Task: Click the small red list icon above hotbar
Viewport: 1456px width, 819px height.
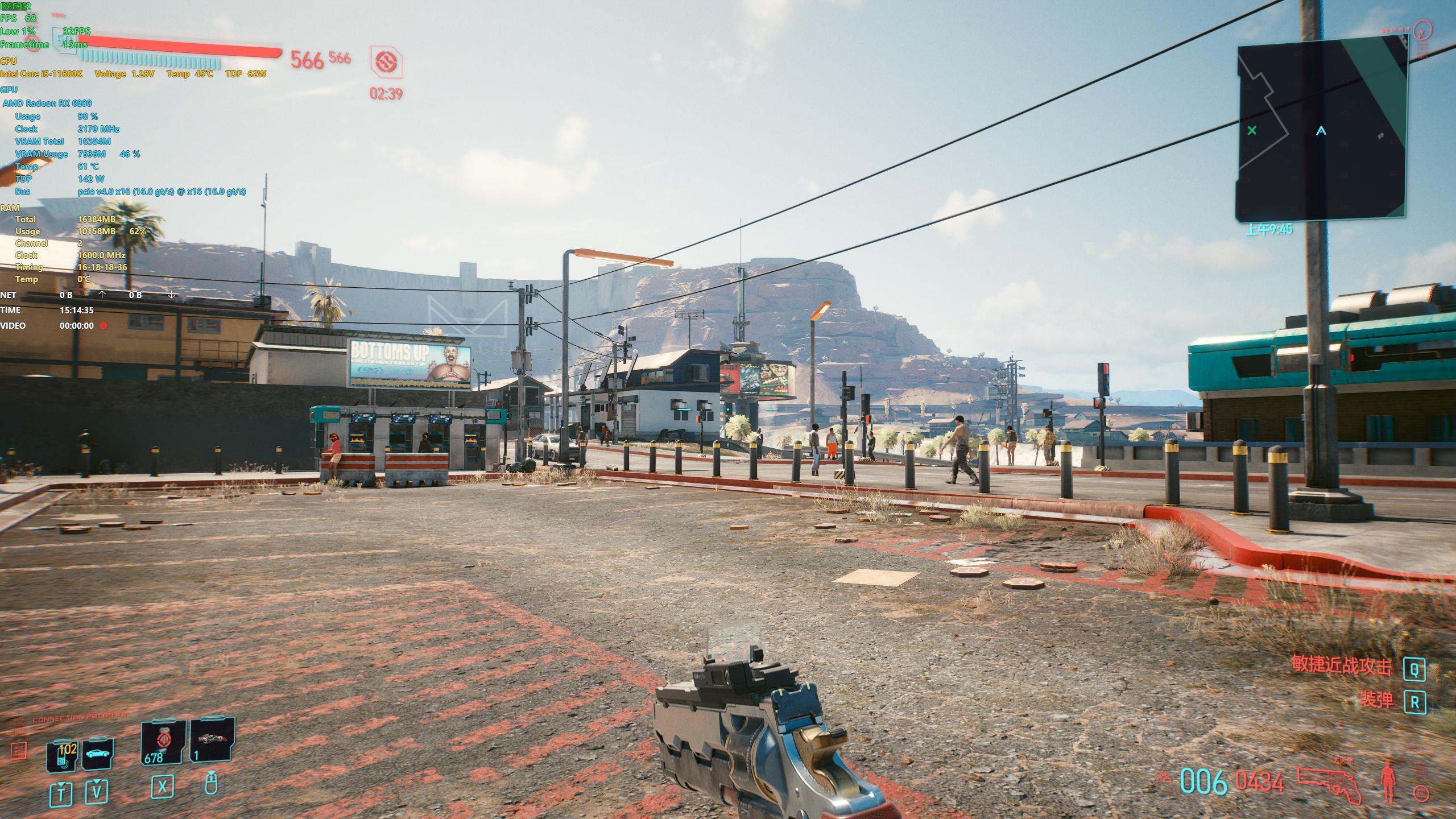Action: tap(19, 751)
